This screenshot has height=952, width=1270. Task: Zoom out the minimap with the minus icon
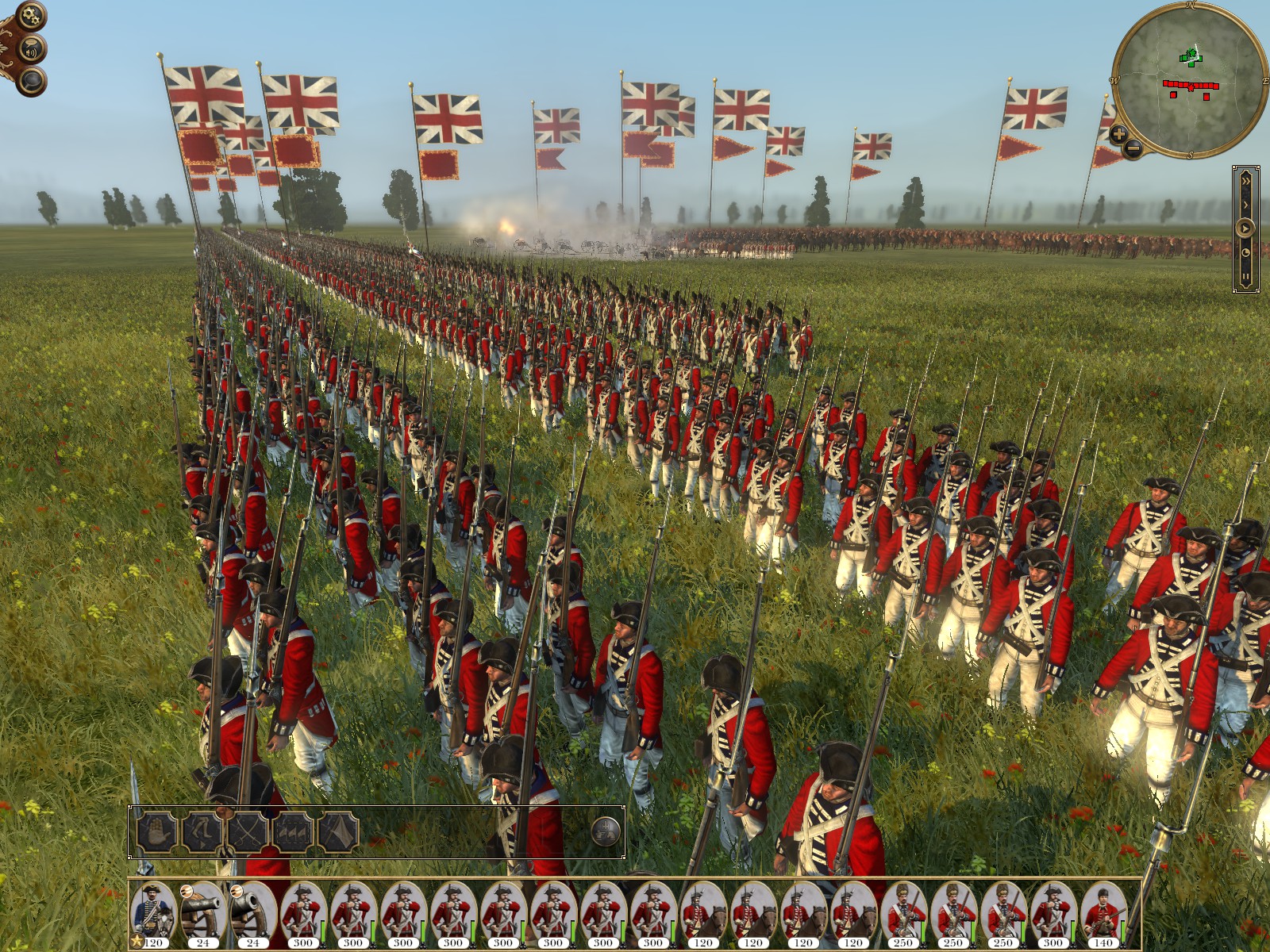(1133, 148)
